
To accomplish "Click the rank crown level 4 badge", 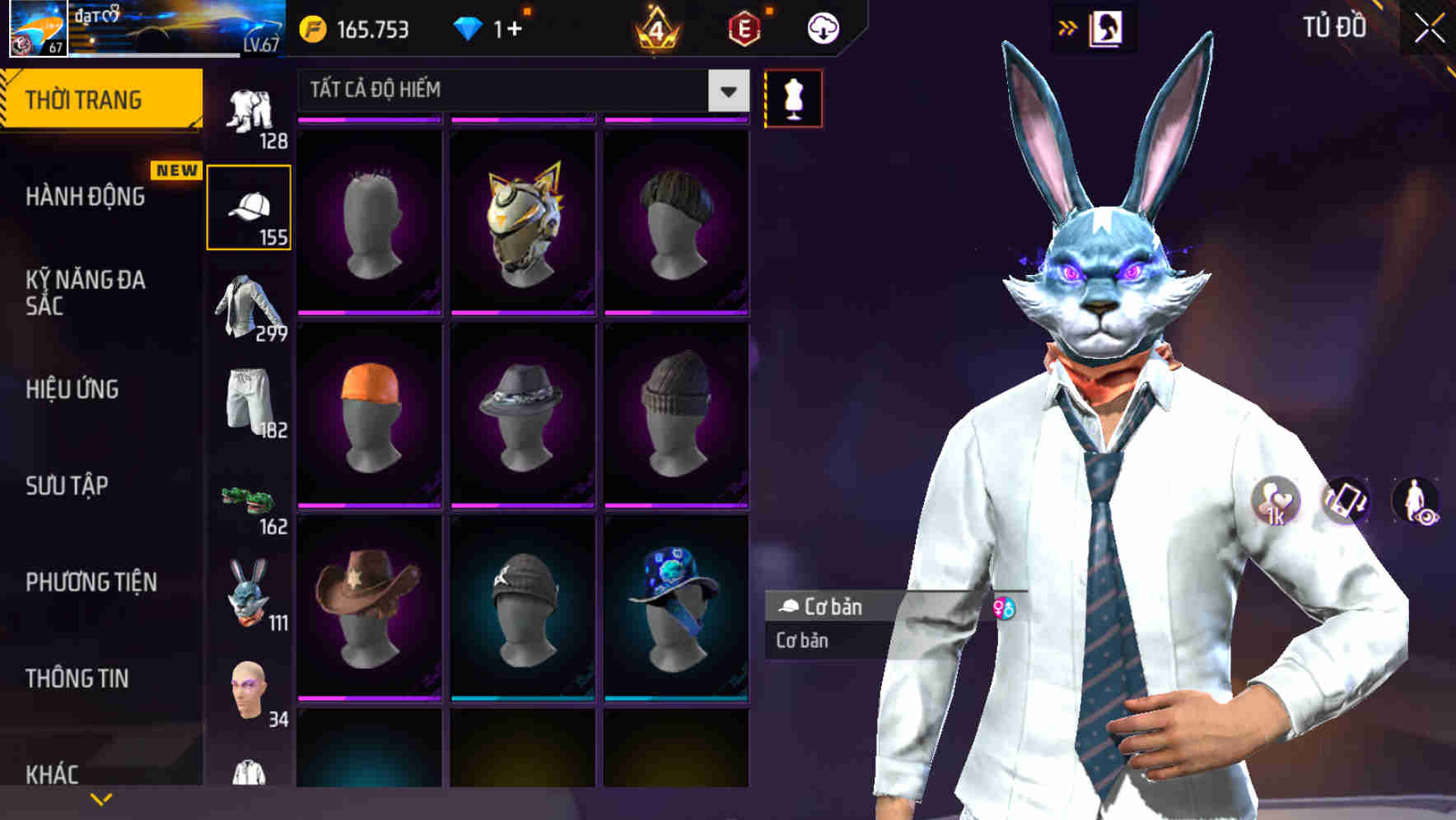I will click(659, 27).
